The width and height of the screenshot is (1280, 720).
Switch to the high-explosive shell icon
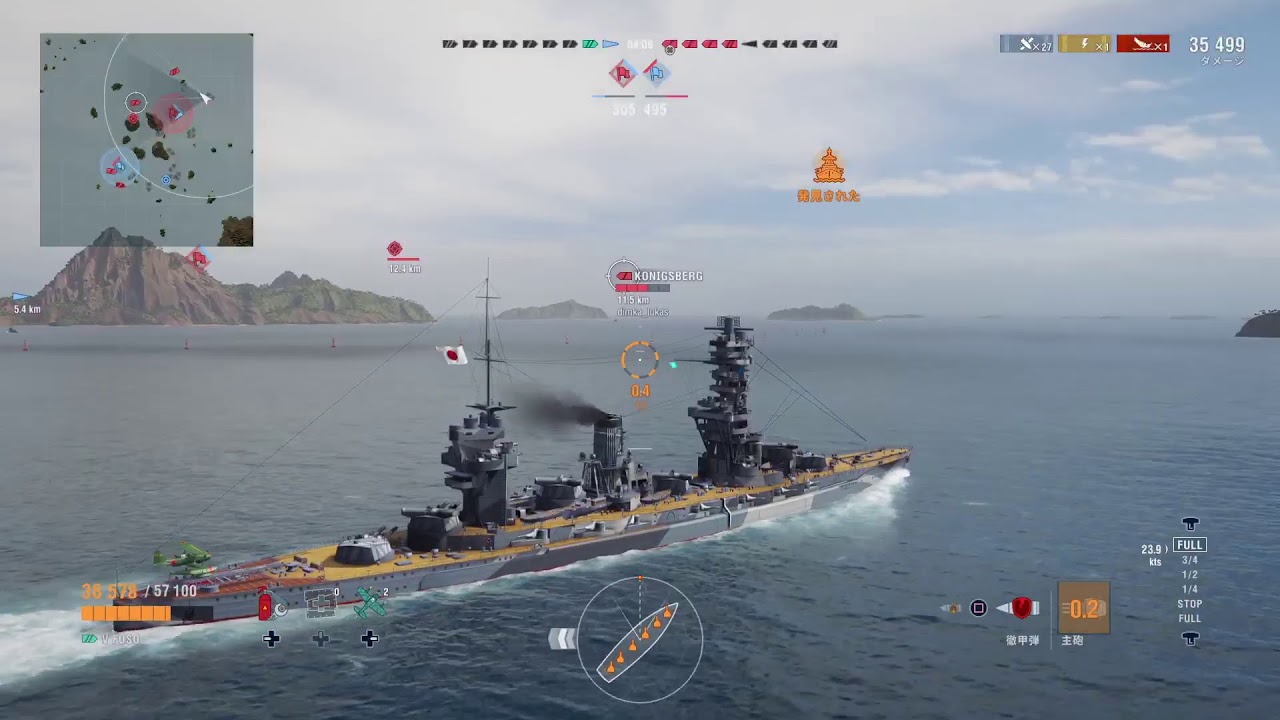pyautogui.click(x=953, y=608)
